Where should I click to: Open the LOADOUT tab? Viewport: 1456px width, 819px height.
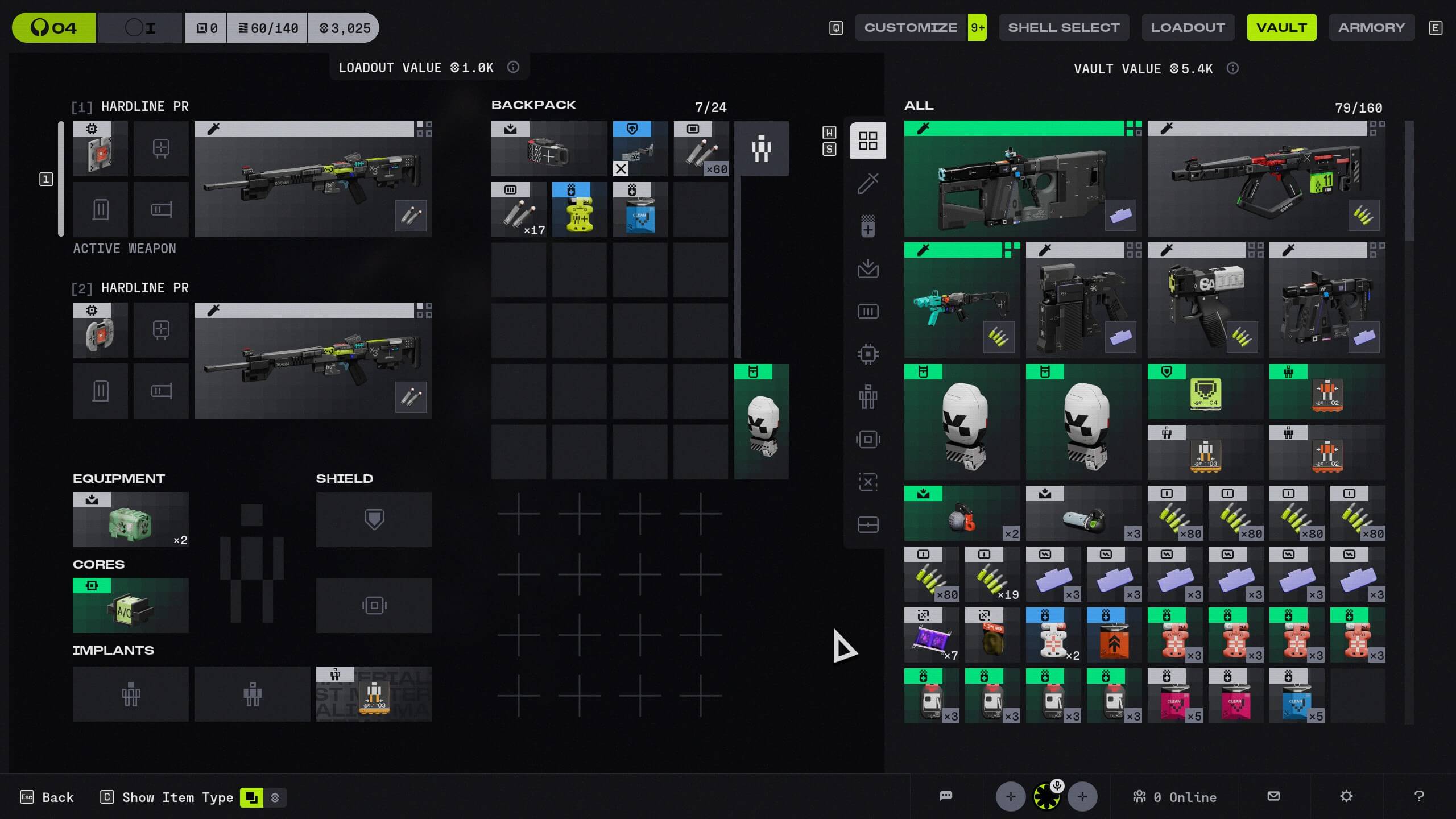click(1188, 27)
